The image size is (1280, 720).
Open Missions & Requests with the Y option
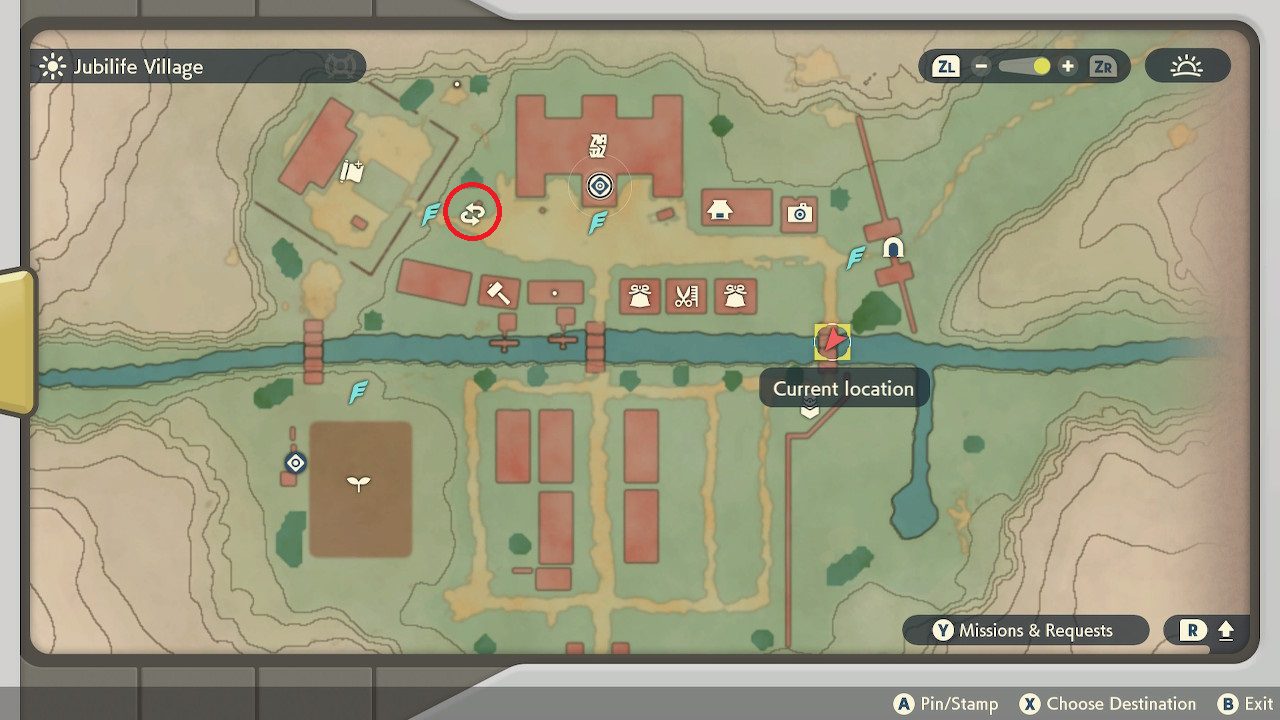point(1026,630)
